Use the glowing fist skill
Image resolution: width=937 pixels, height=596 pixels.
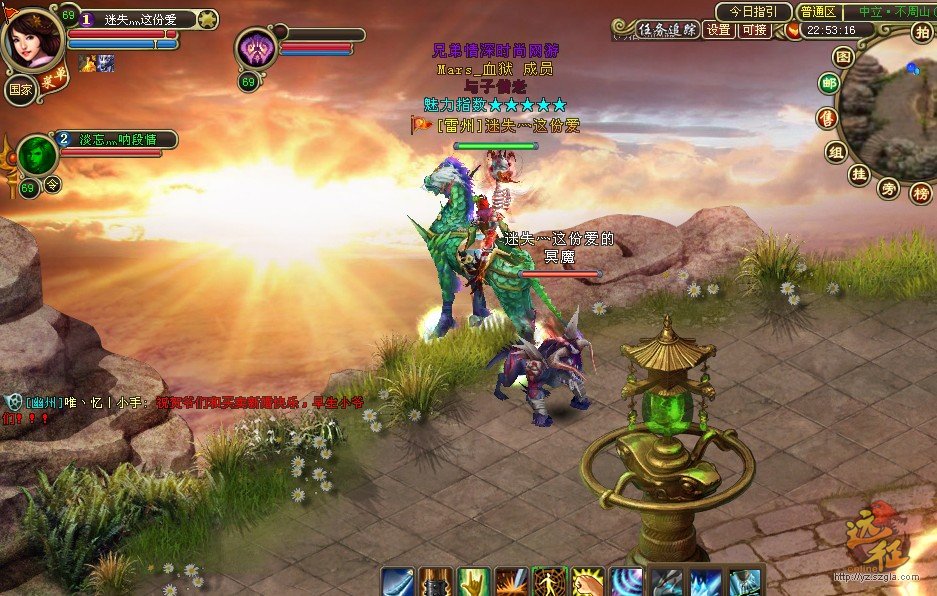[x=588, y=581]
